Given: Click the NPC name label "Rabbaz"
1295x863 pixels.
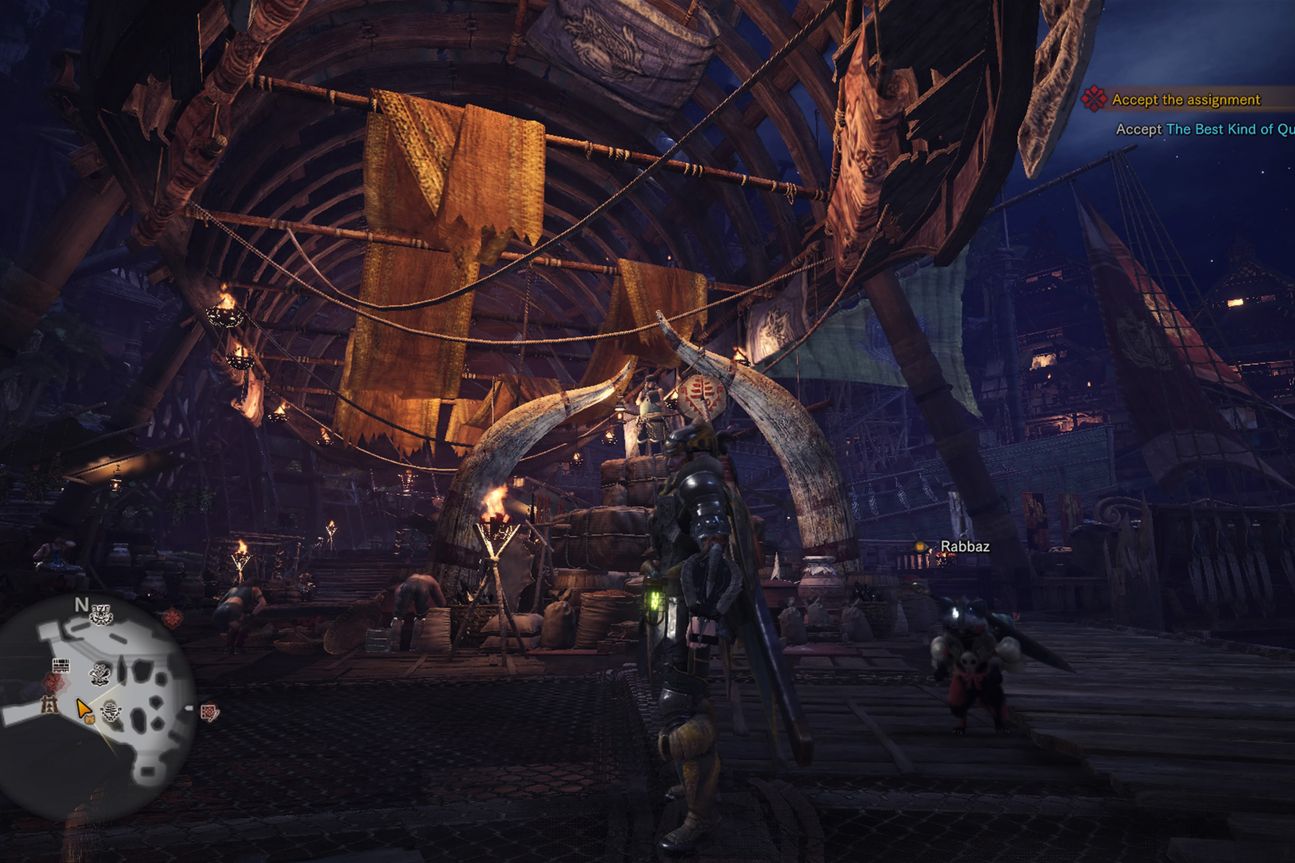Looking at the screenshot, I should coord(966,546).
